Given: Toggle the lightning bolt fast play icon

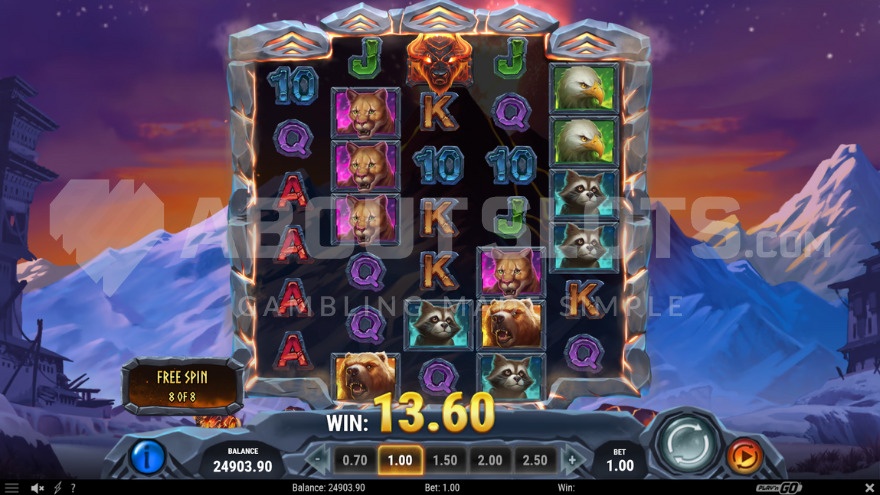Looking at the screenshot, I should pyautogui.click(x=57, y=488).
